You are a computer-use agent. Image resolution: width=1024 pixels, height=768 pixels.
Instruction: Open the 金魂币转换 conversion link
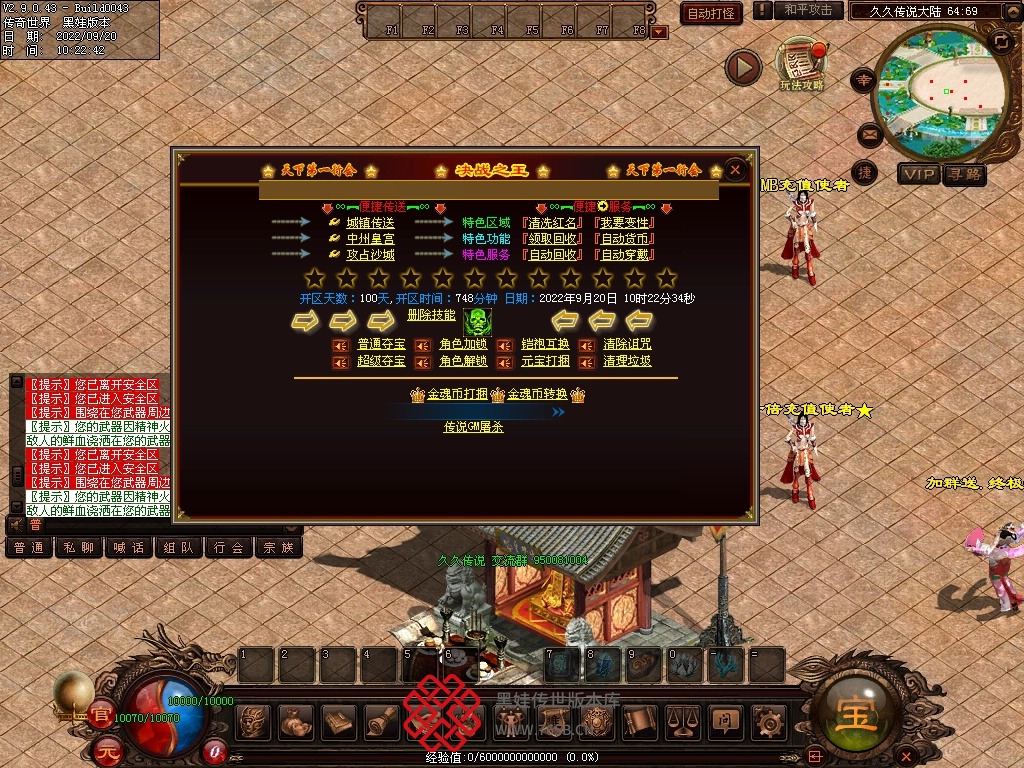pyautogui.click(x=537, y=394)
